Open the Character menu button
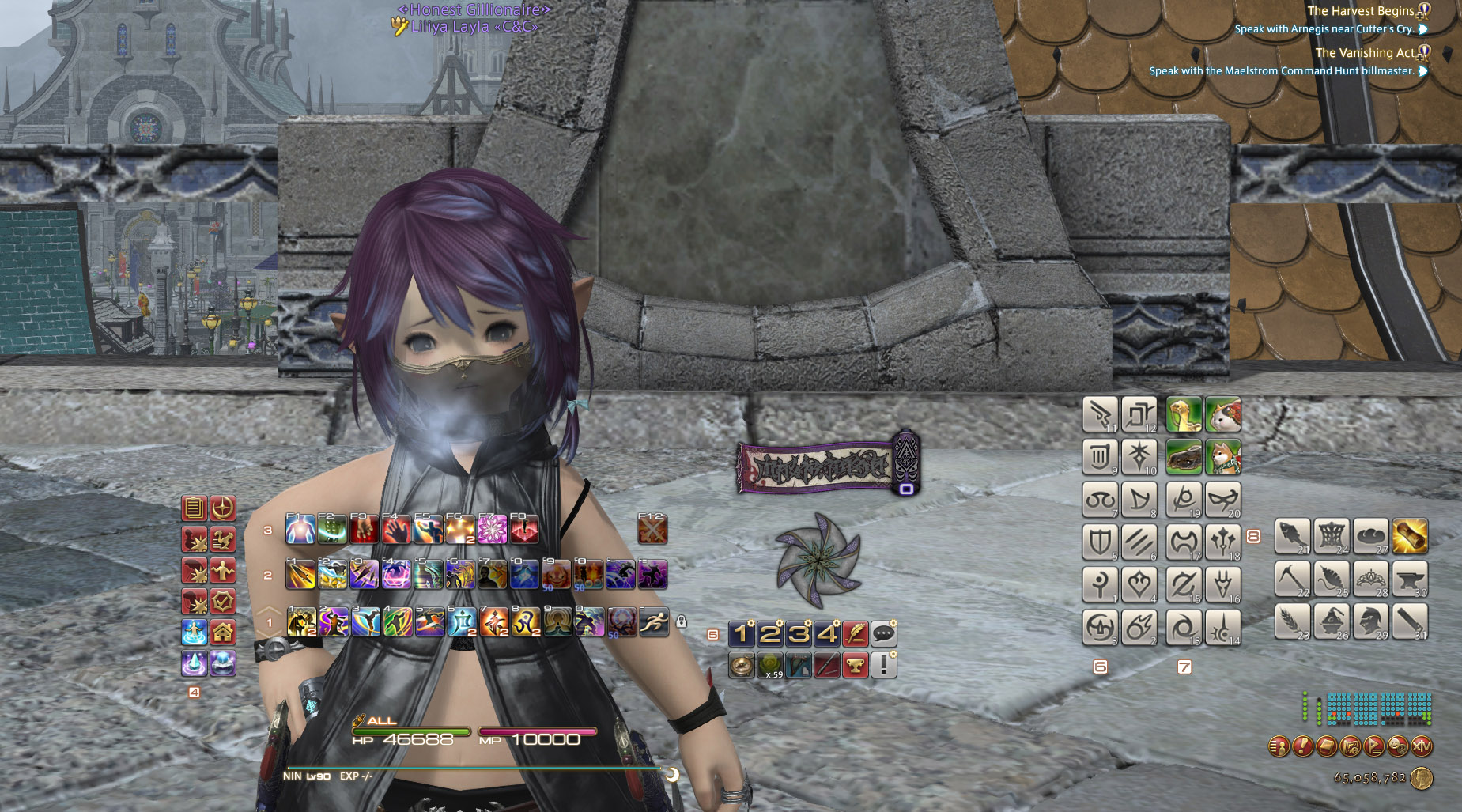Viewport: 1462px width, 812px height. coord(1279,746)
